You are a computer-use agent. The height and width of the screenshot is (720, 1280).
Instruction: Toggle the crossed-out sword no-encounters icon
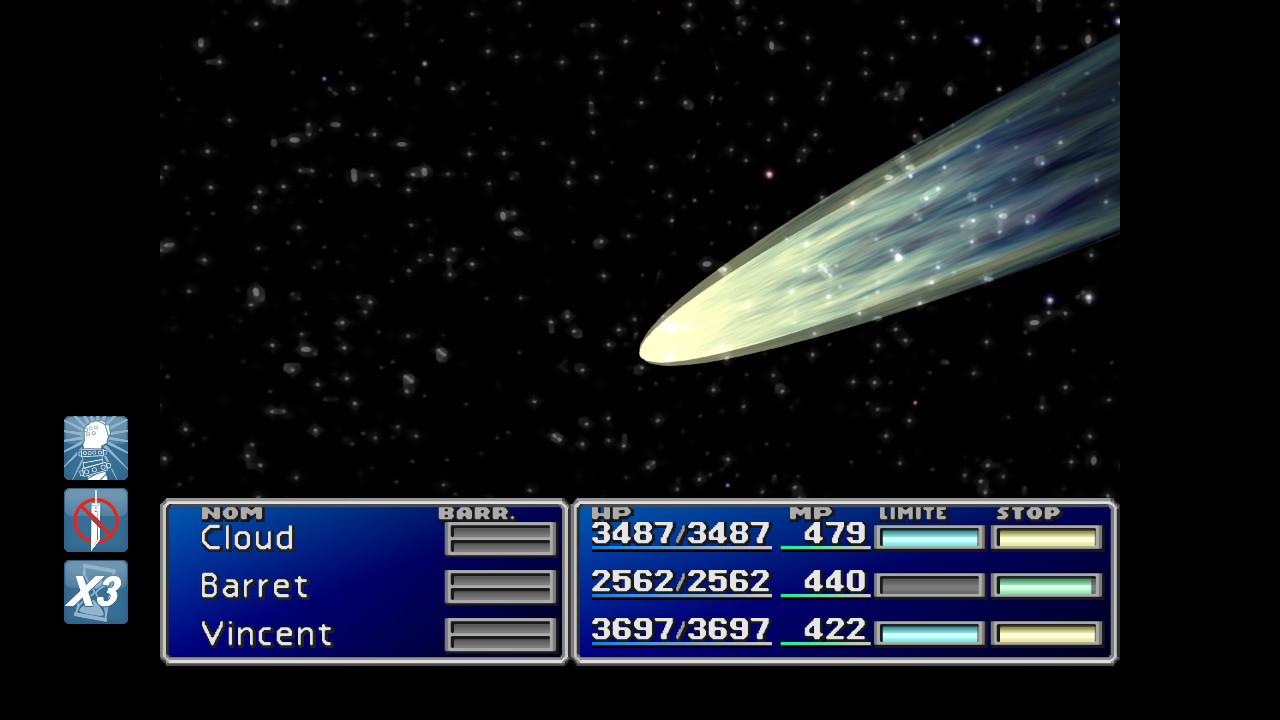click(x=96, y=520)
